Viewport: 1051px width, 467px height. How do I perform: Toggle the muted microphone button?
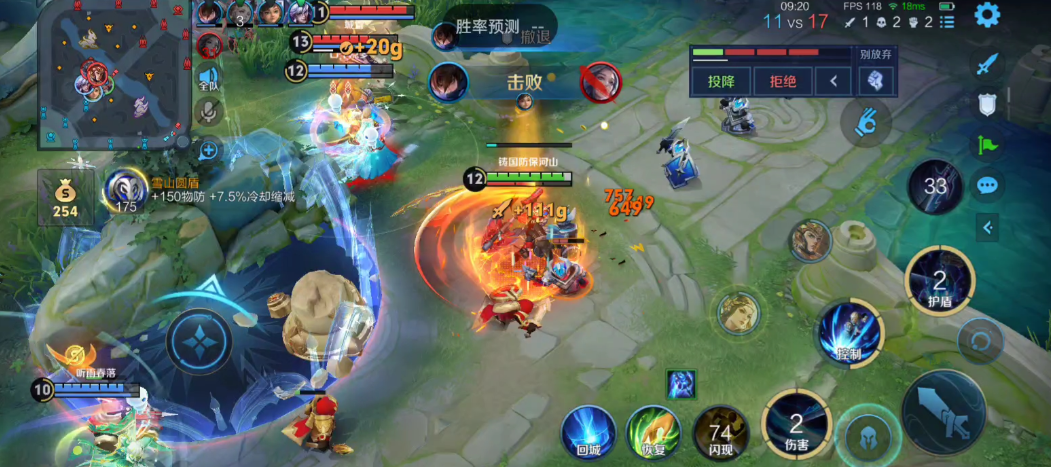point(208,112)
